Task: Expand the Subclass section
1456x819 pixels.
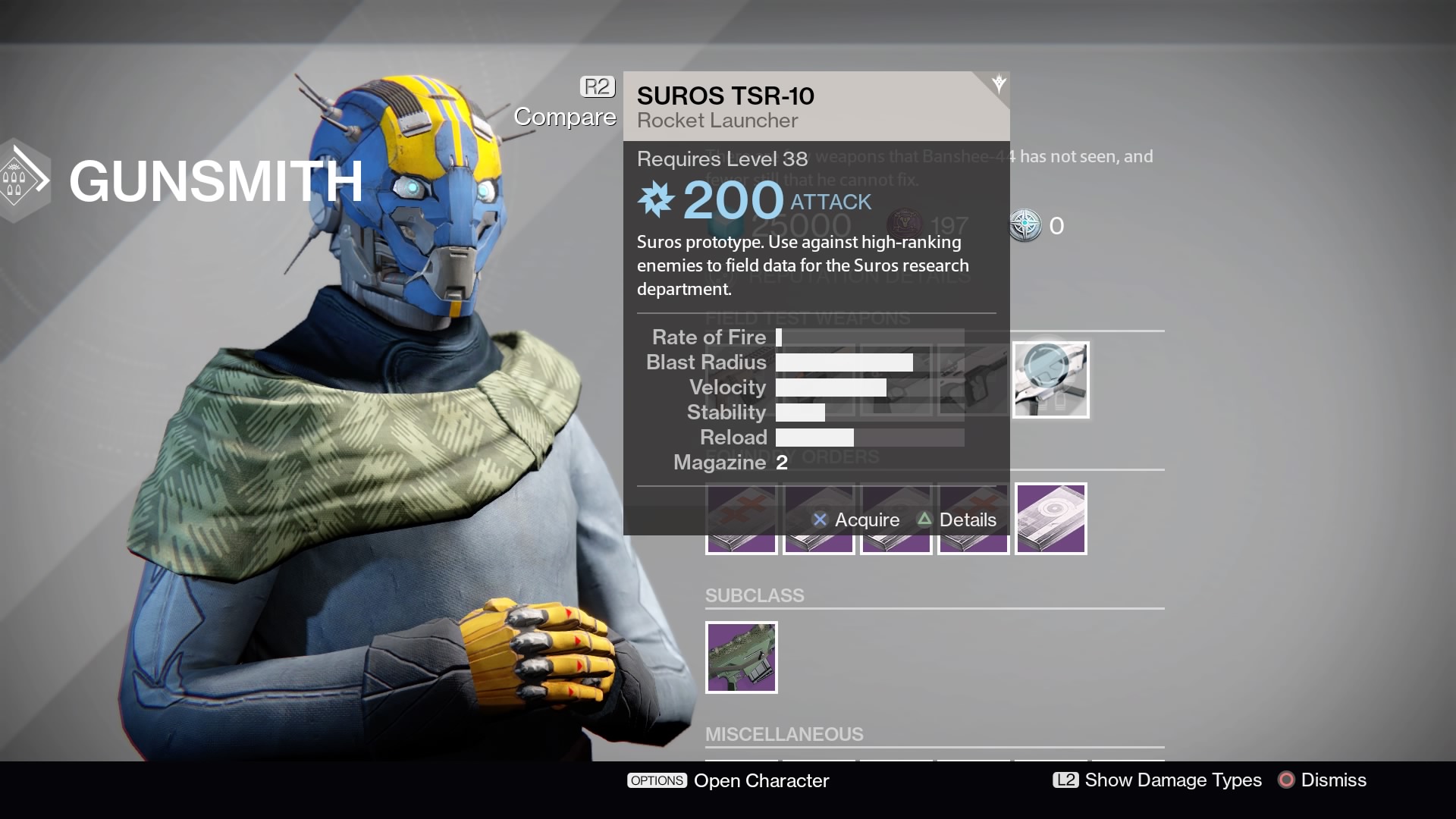Action: [755, 596]
